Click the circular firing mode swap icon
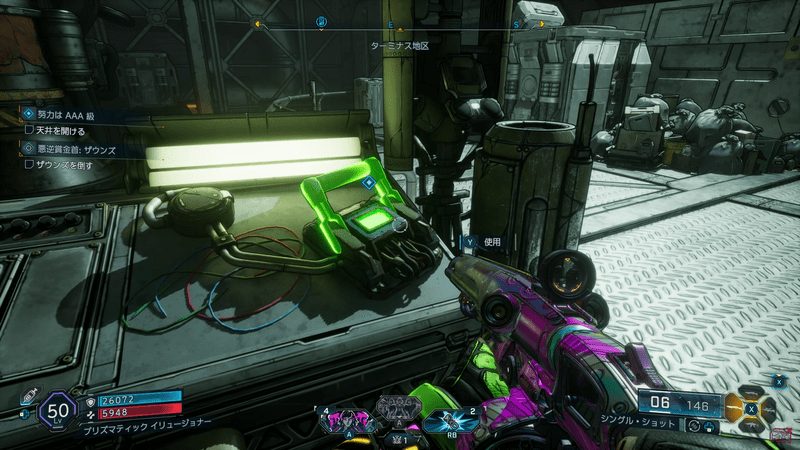 [695, 427]
